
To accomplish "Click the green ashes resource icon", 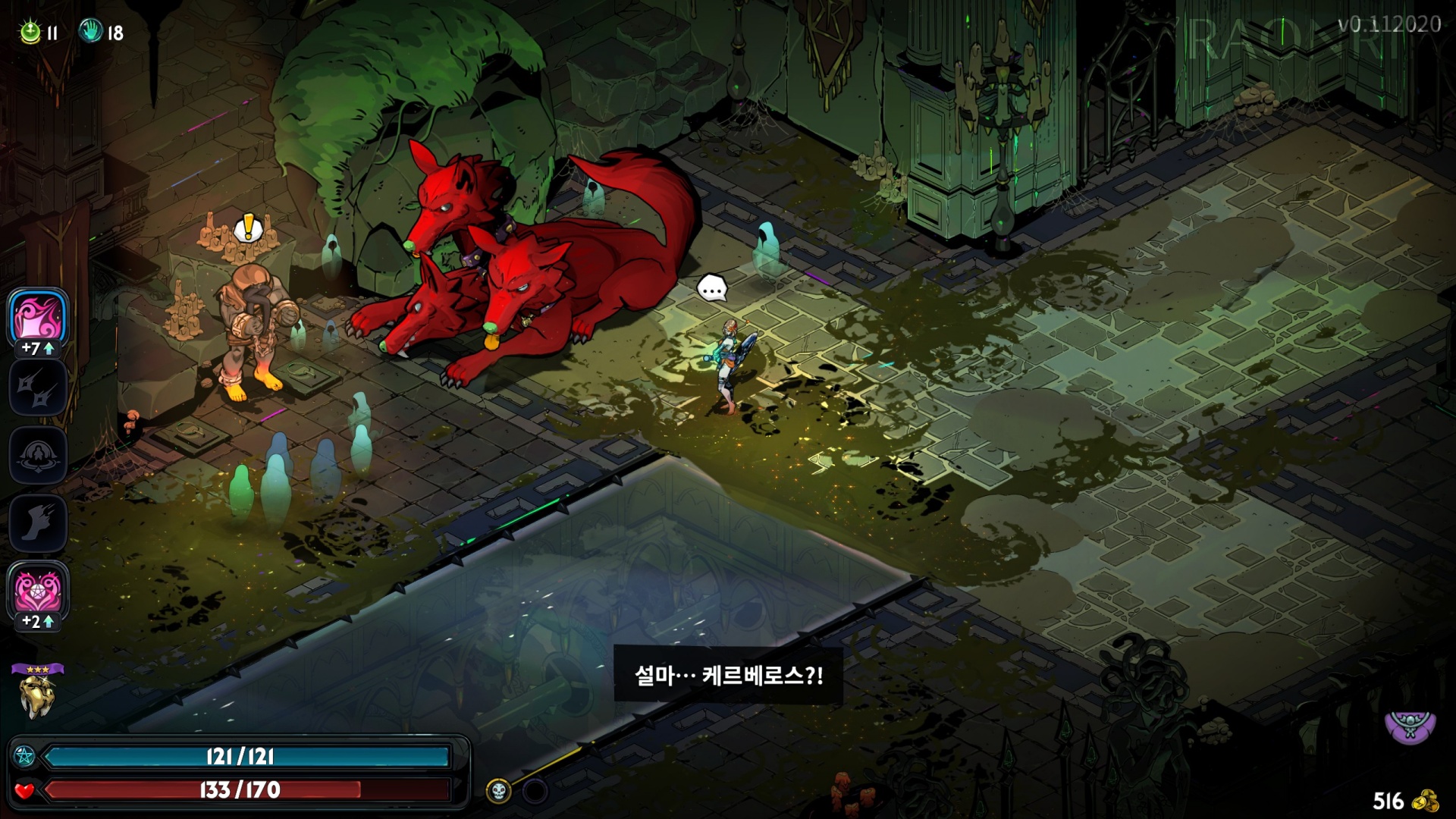I will 30,32.
